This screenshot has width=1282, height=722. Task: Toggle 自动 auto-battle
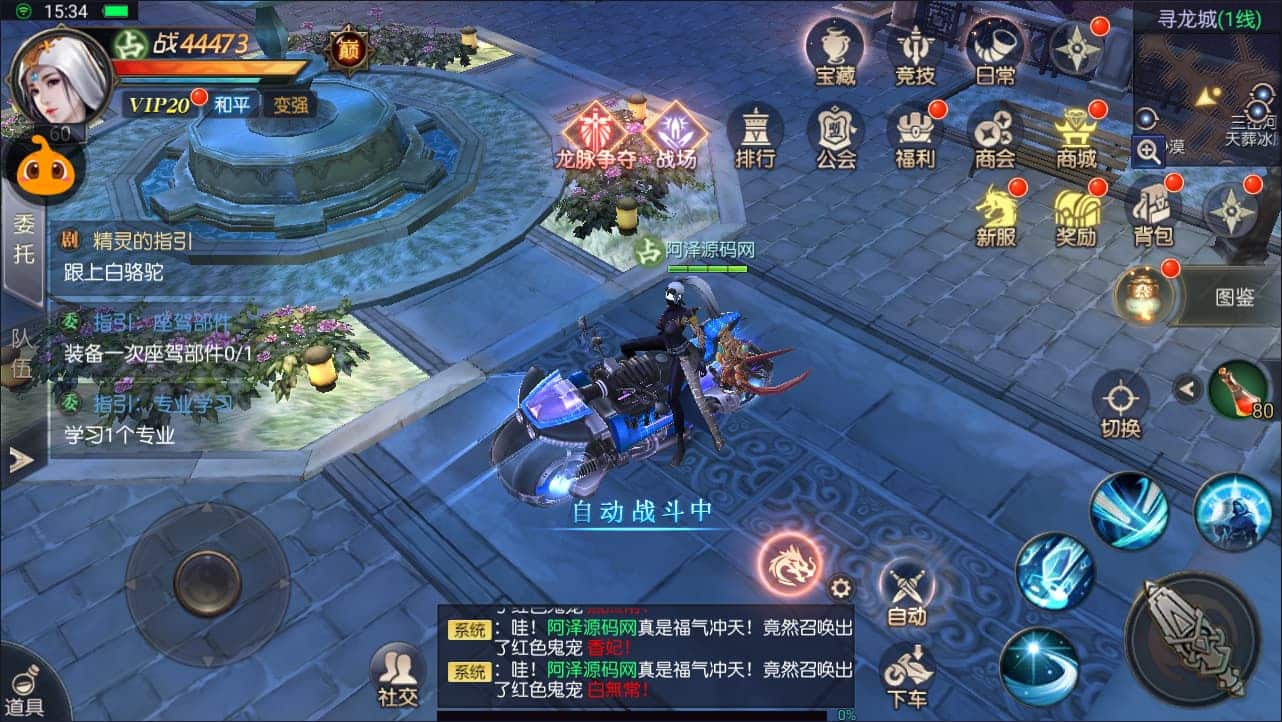907,593
